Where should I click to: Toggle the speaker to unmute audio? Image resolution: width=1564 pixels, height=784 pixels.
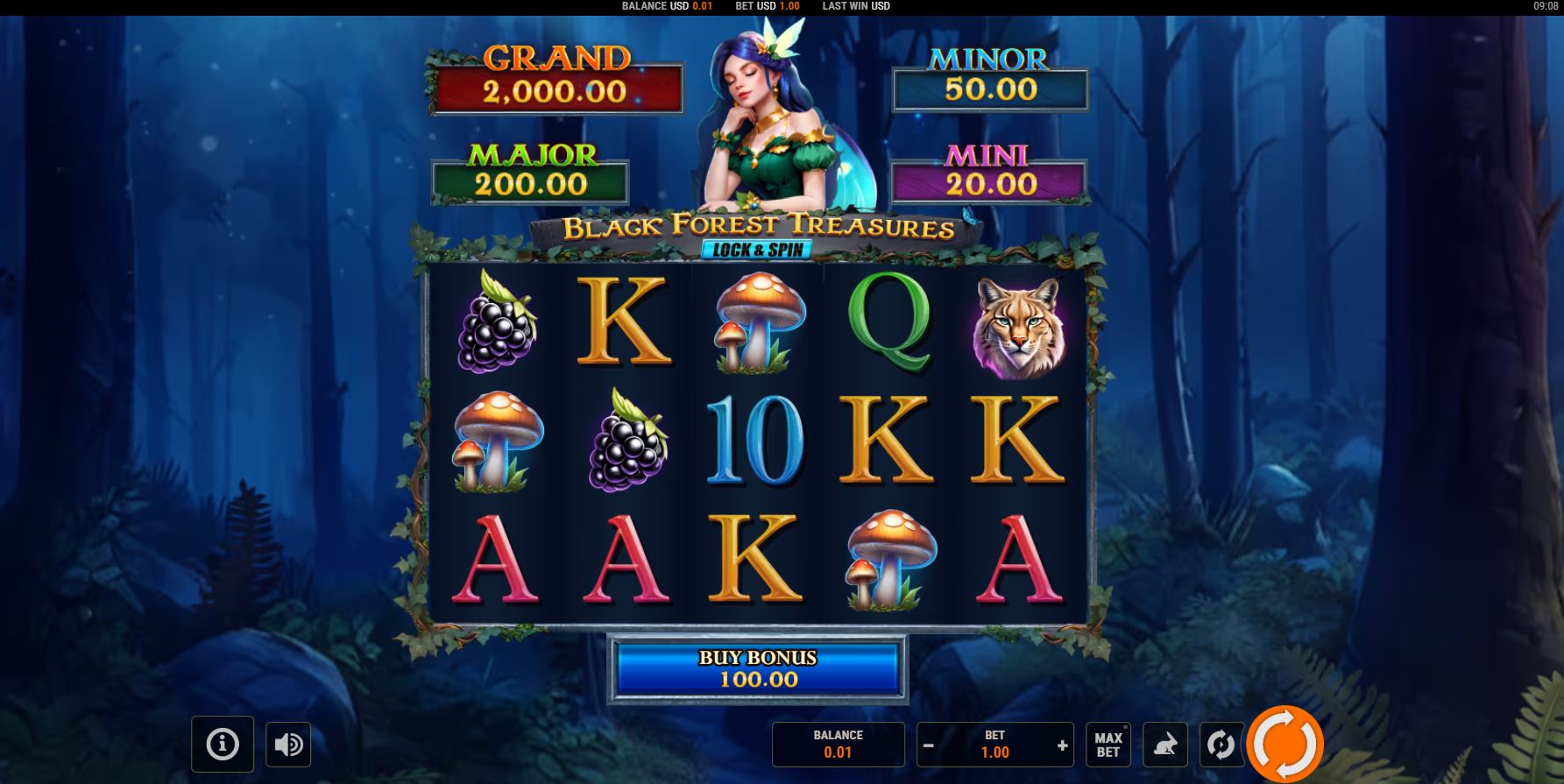(288, 745)
